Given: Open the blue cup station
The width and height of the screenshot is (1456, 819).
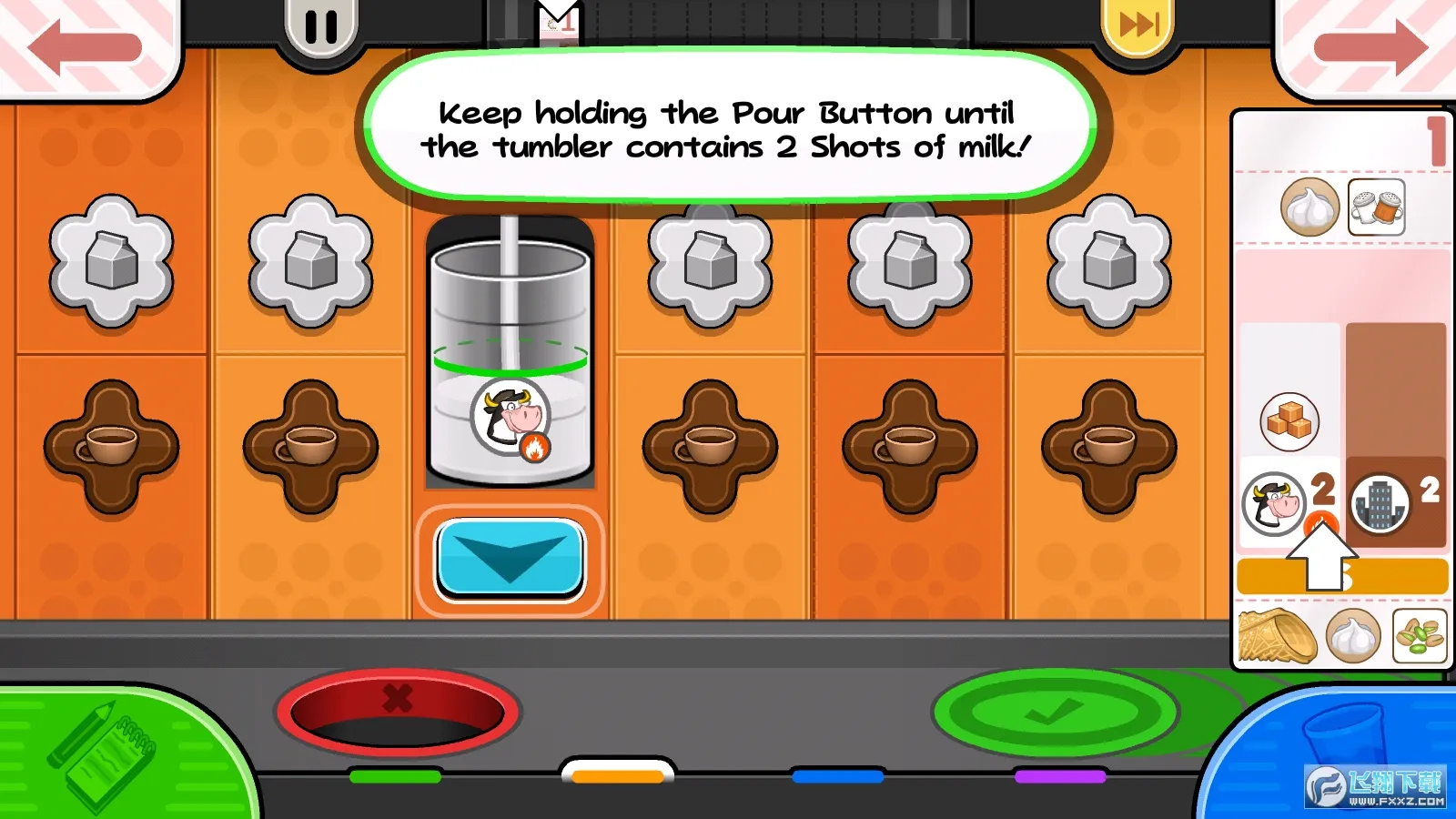Looking at the screenshot, I should 1338,755.
